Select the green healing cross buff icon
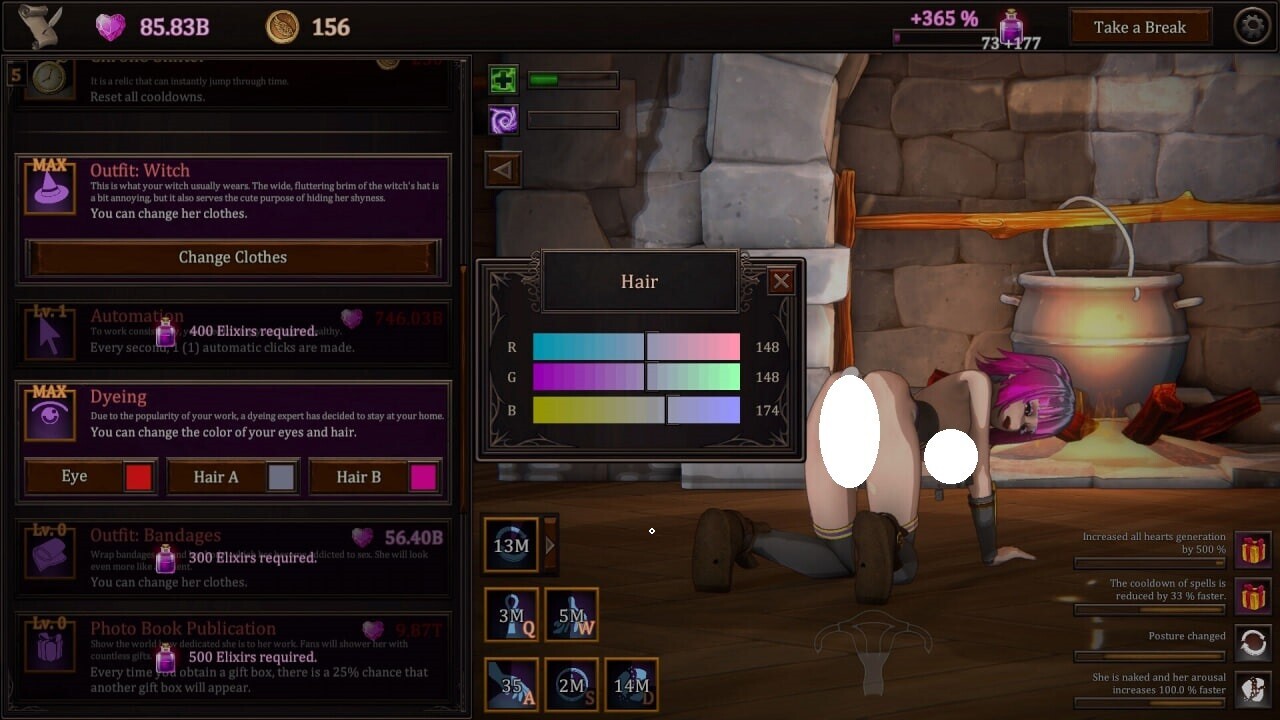The width and height of the screenshot is (1280, 720). click(x=503, y=78)
